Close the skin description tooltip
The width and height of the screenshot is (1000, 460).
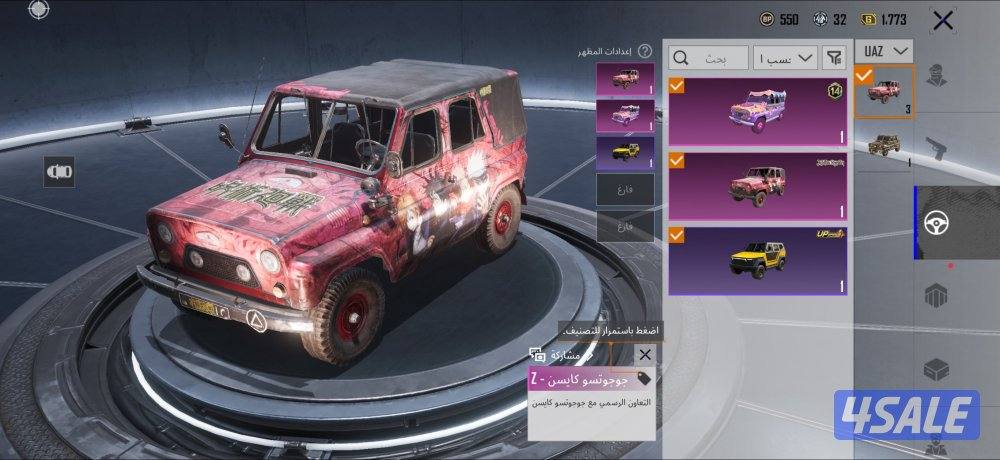[645, 355]
